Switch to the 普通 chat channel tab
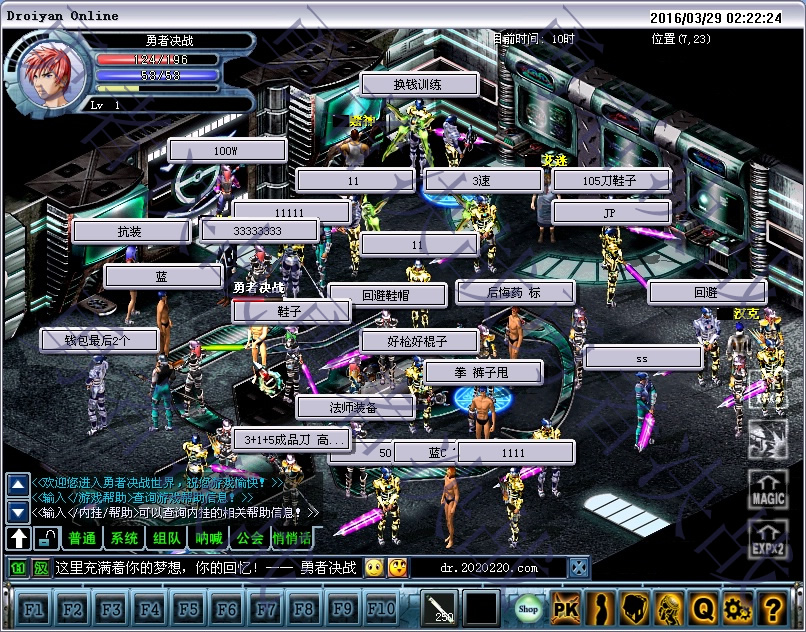 83,539
